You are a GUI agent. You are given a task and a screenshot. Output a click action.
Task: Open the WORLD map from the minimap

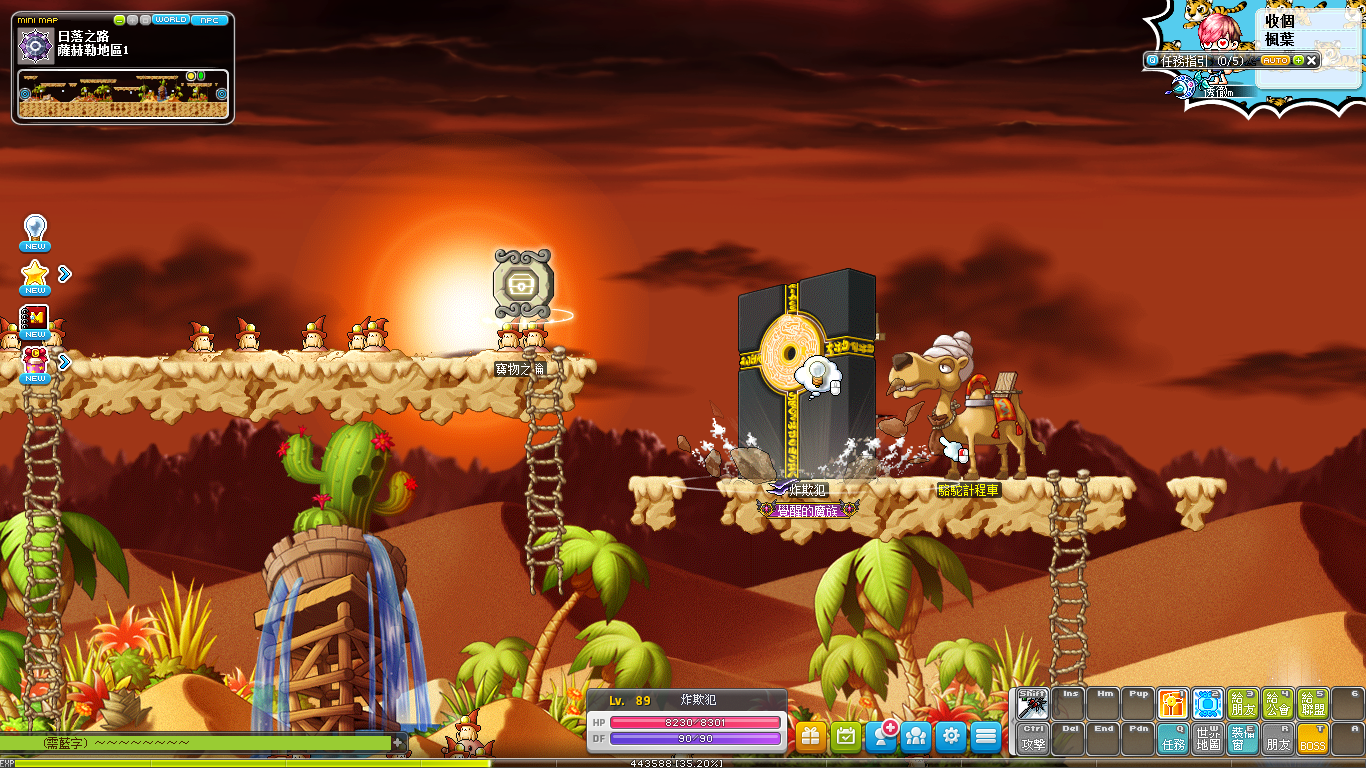coord(170,20)
